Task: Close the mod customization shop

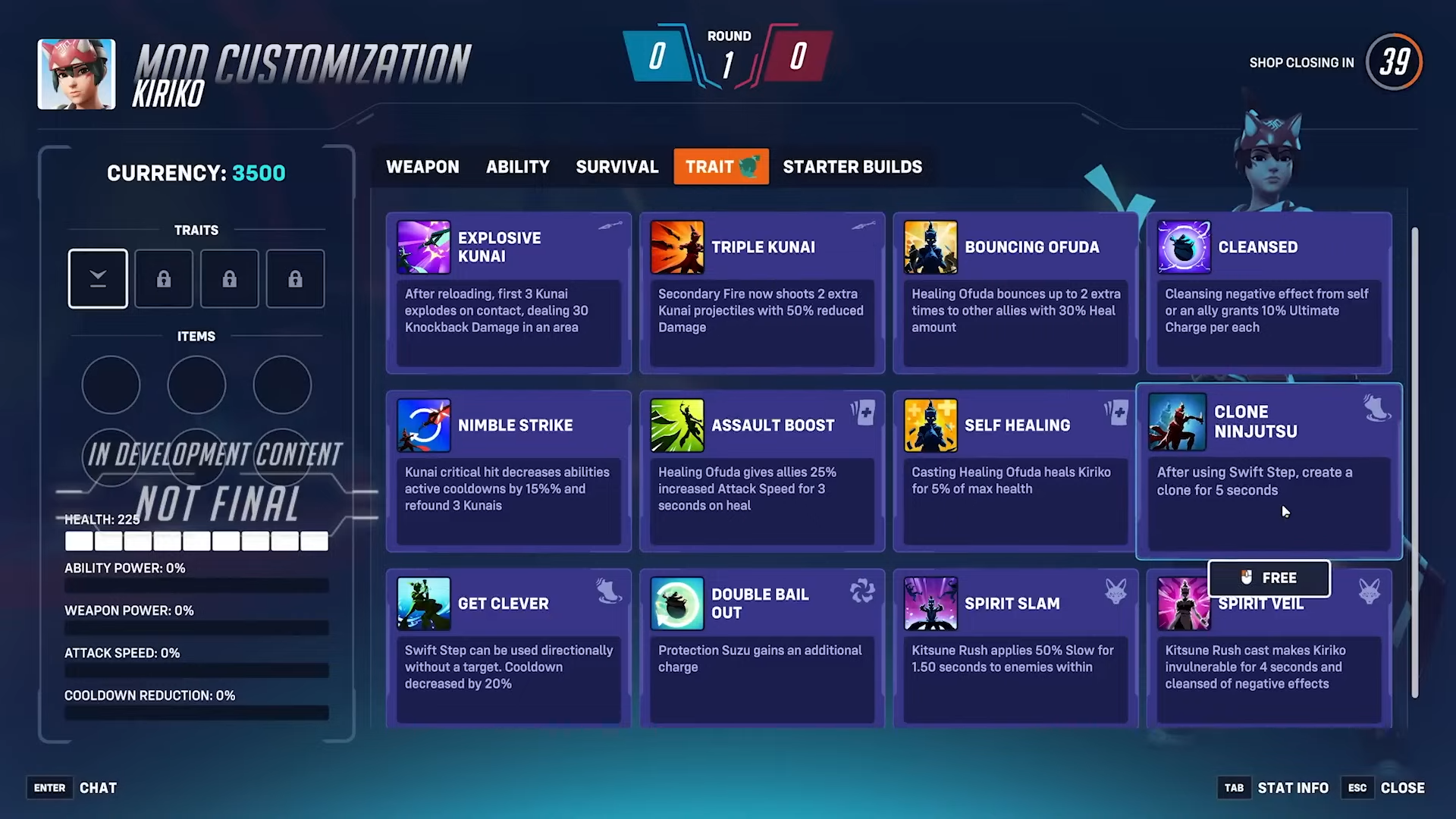Action: 1401,788
